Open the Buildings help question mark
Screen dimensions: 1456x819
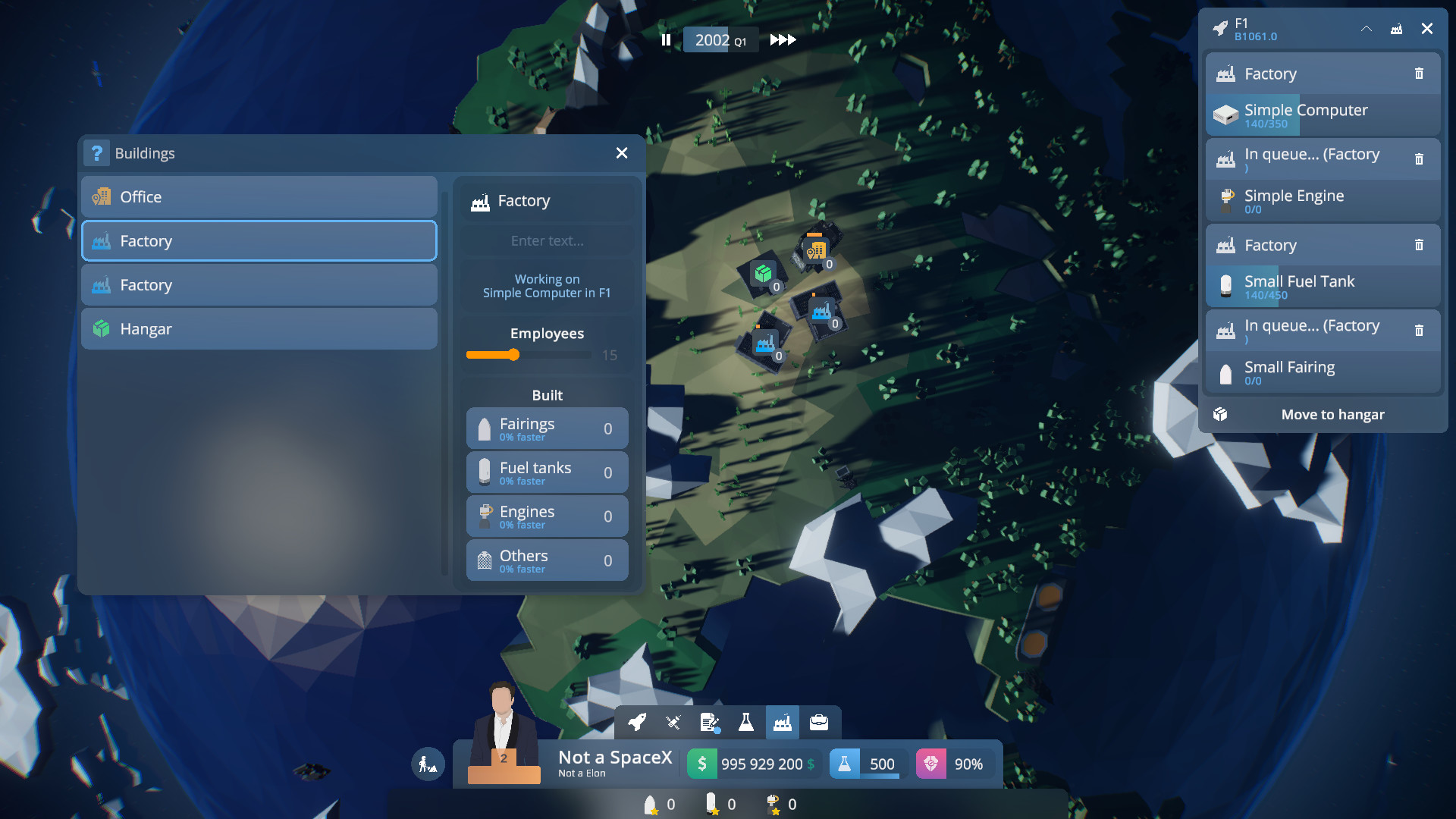tap(96, 153)
